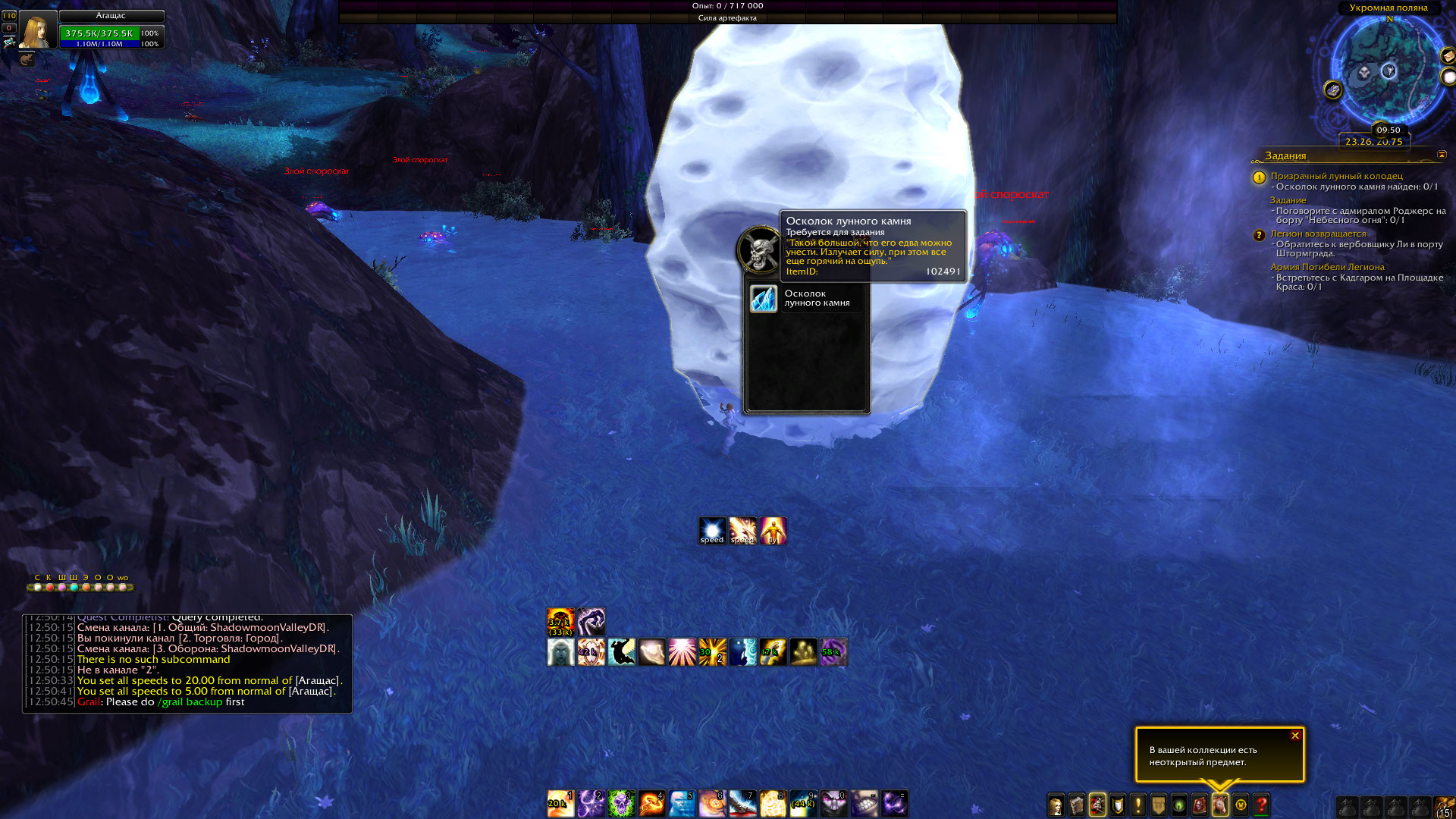The width and height of the screenshot is (1456, 819).
Task: Click the fly button above action bars
Action: tap(773, 531)
